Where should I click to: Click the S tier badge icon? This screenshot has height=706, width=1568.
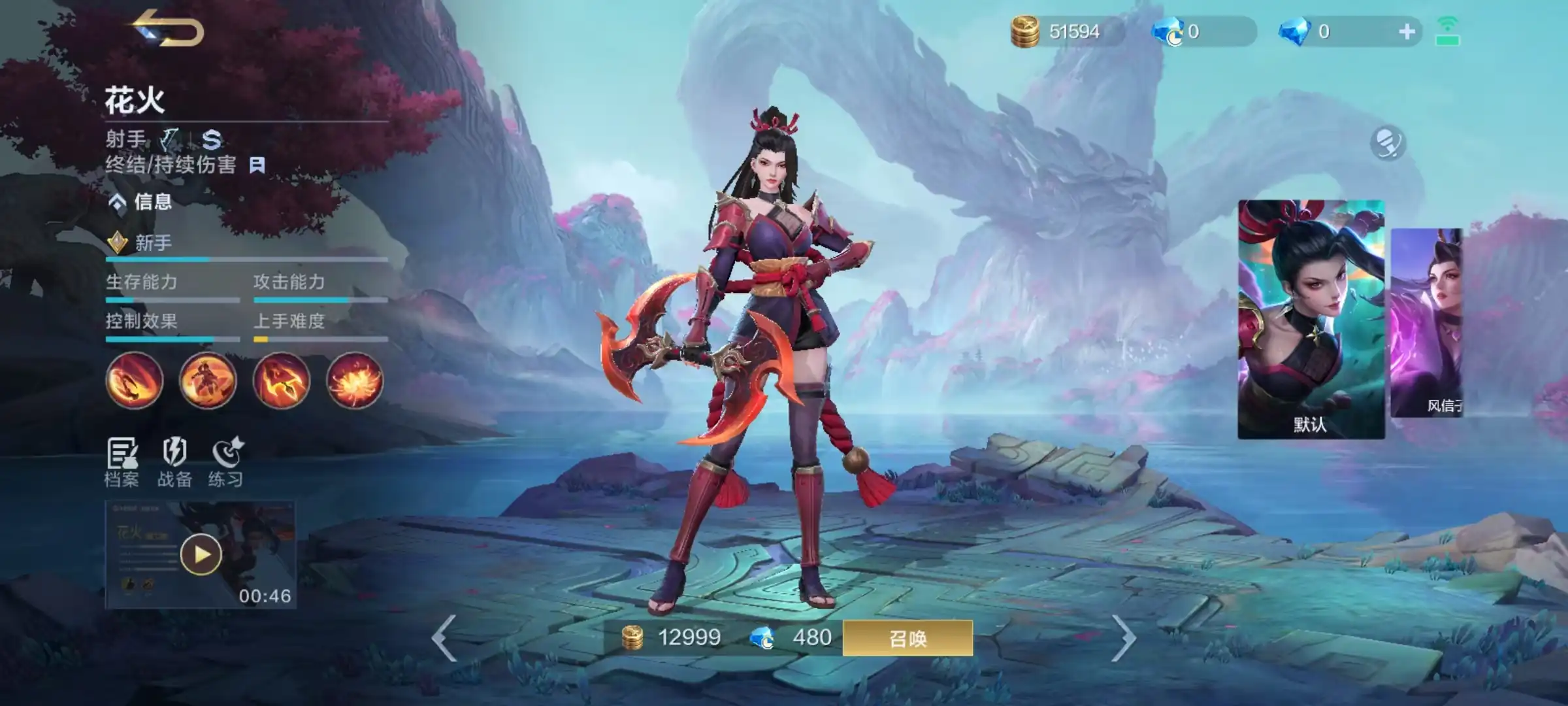(212, 139)
